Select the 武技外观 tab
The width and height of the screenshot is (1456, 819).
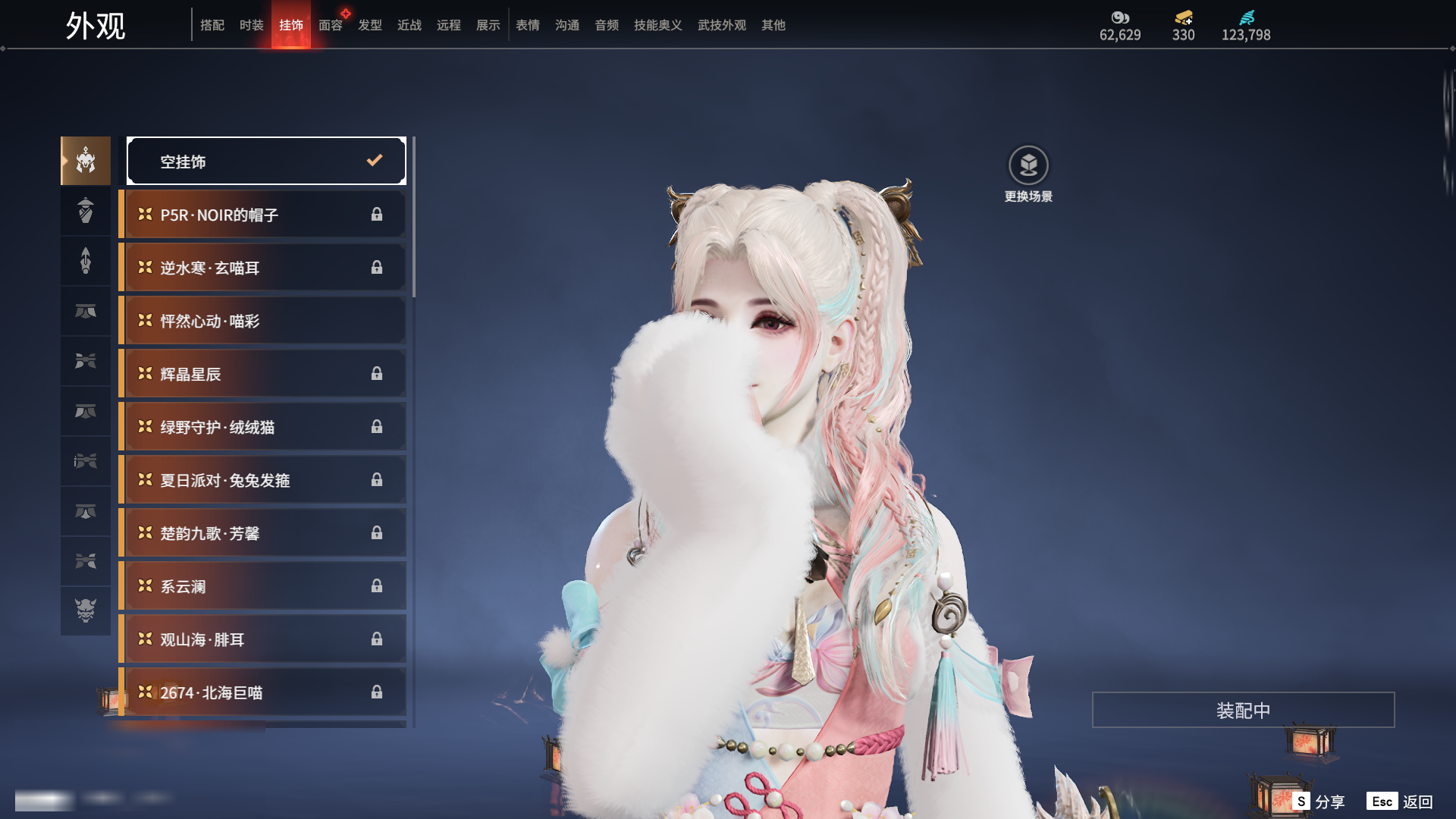(x=721, y=25)
